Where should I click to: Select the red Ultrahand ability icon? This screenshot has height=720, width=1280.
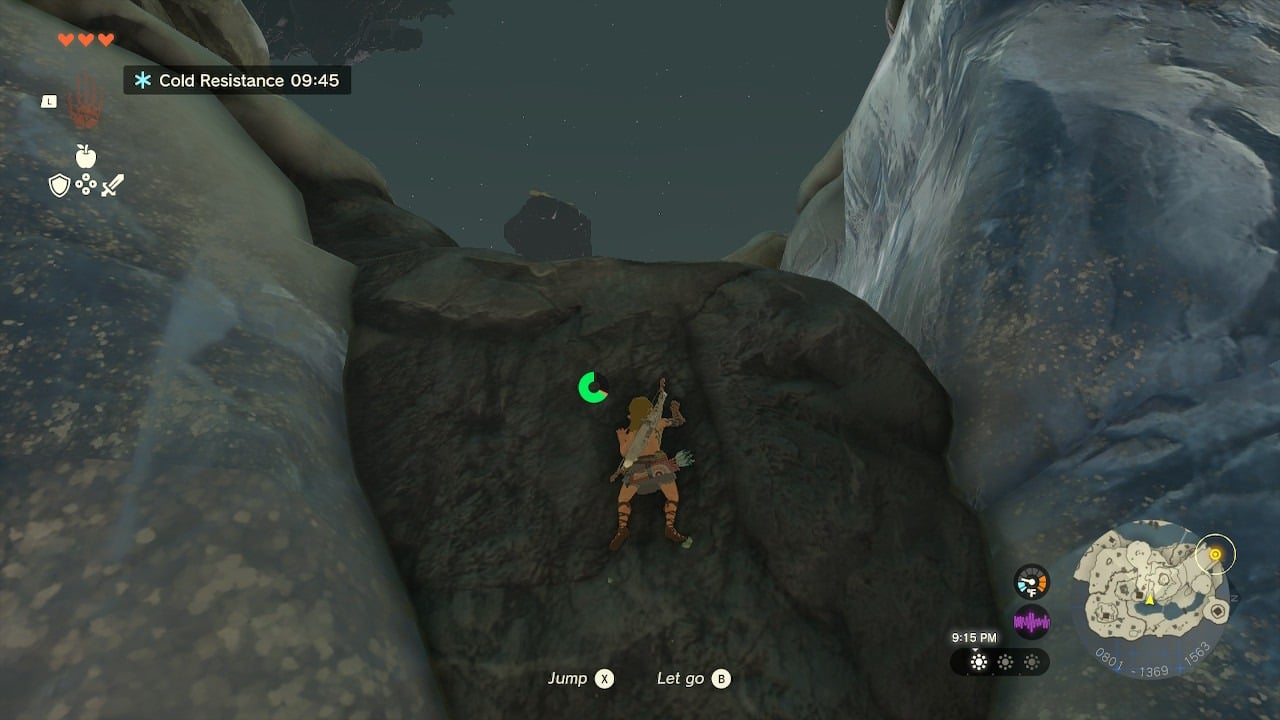tap(84, 102)
